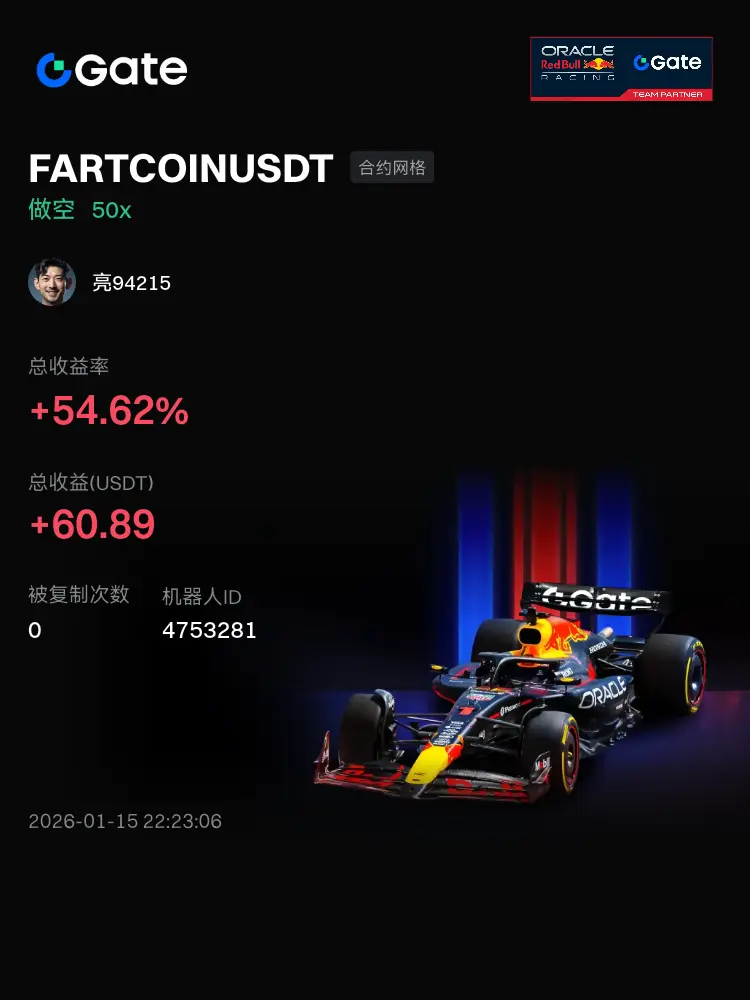Select the 合约网格 tag beside FARTCOINUSDT

click(x=392, y=168)
